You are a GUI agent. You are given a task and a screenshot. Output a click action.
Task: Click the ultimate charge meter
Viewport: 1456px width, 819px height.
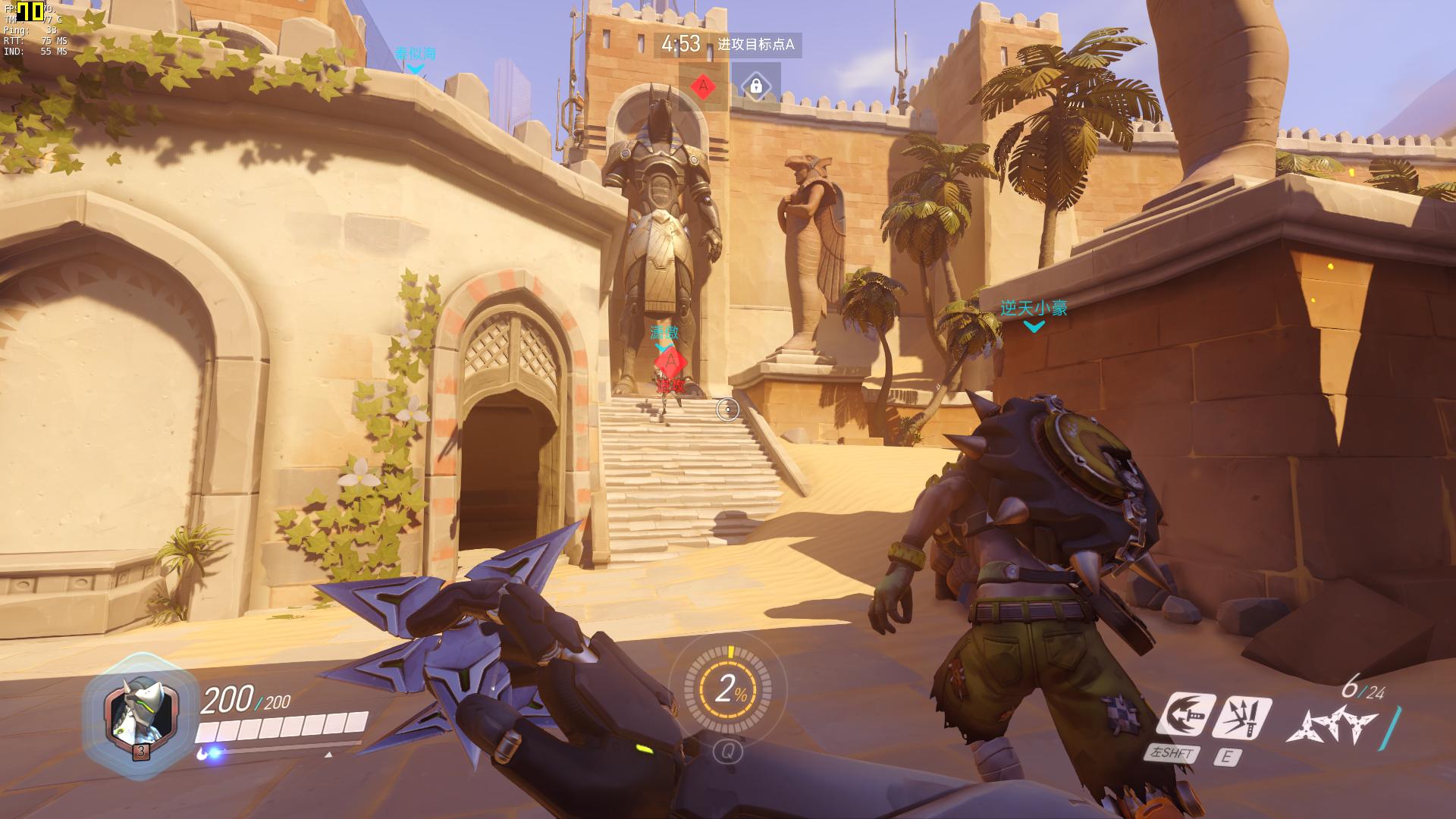(x=728, y=690)
